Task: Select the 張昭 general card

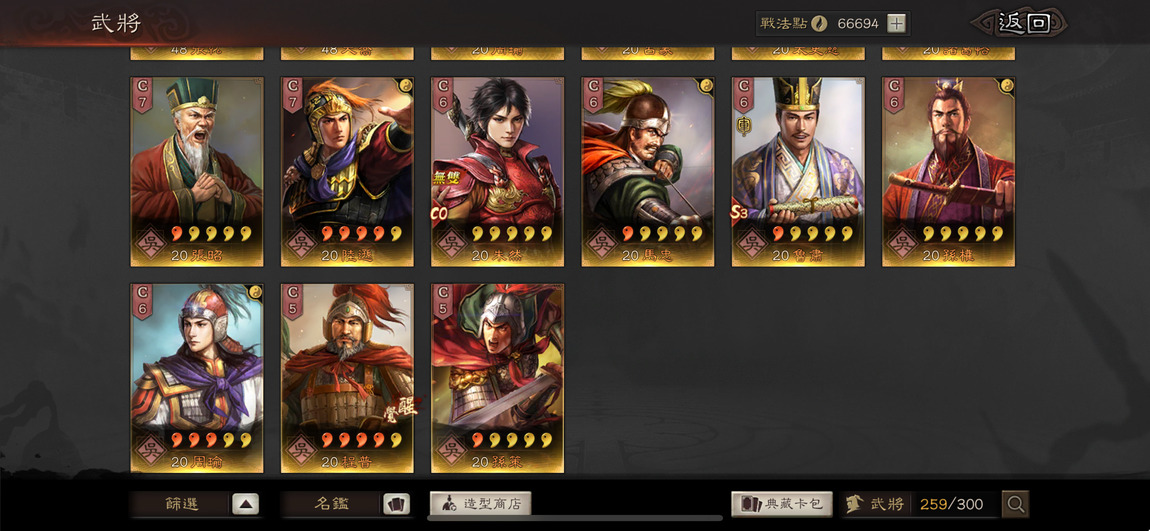Action: click(197, 171)
